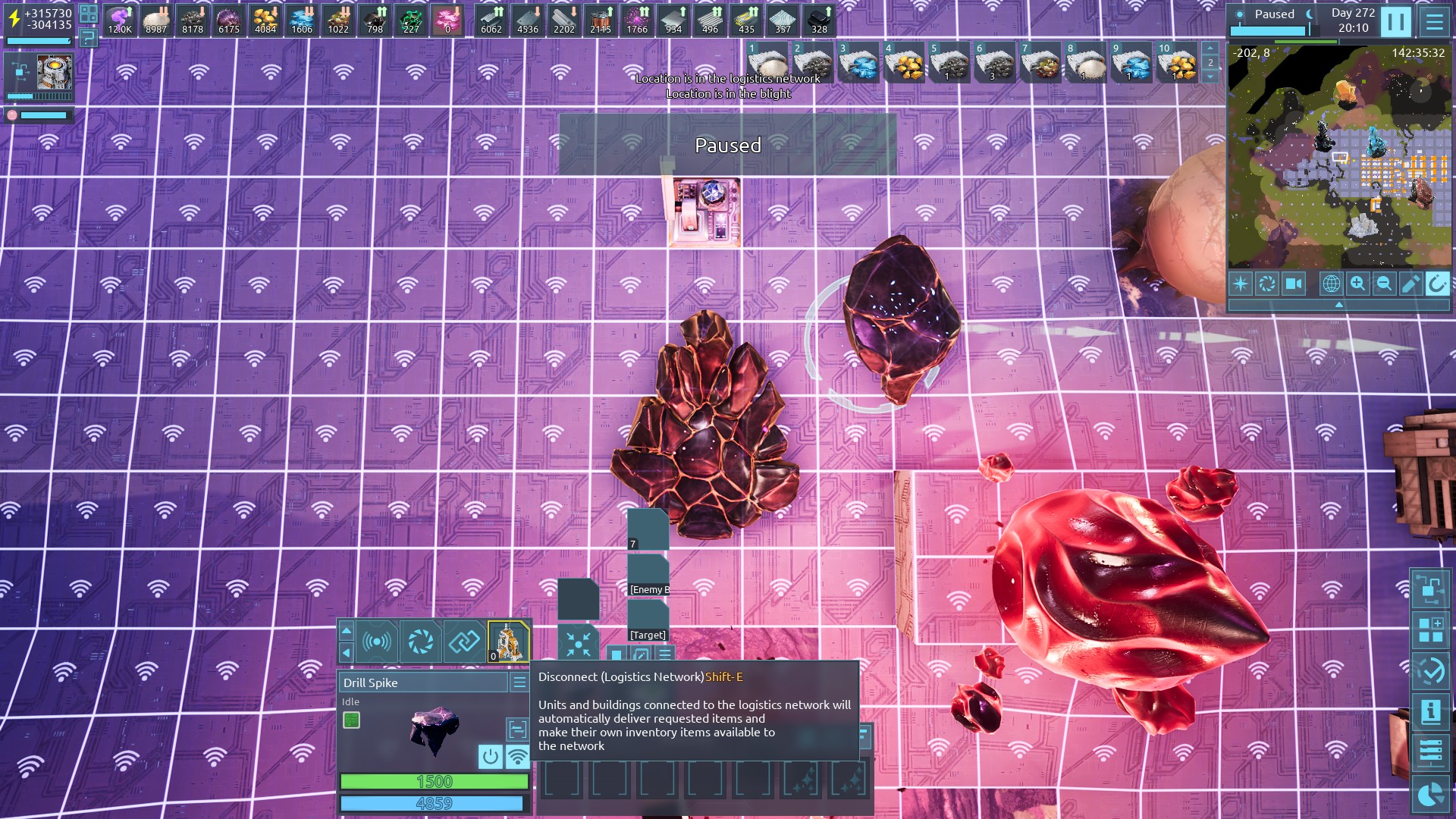1456x819 pixels.
Task: Select the orange robot unit slot
Action: coord(508,642)
